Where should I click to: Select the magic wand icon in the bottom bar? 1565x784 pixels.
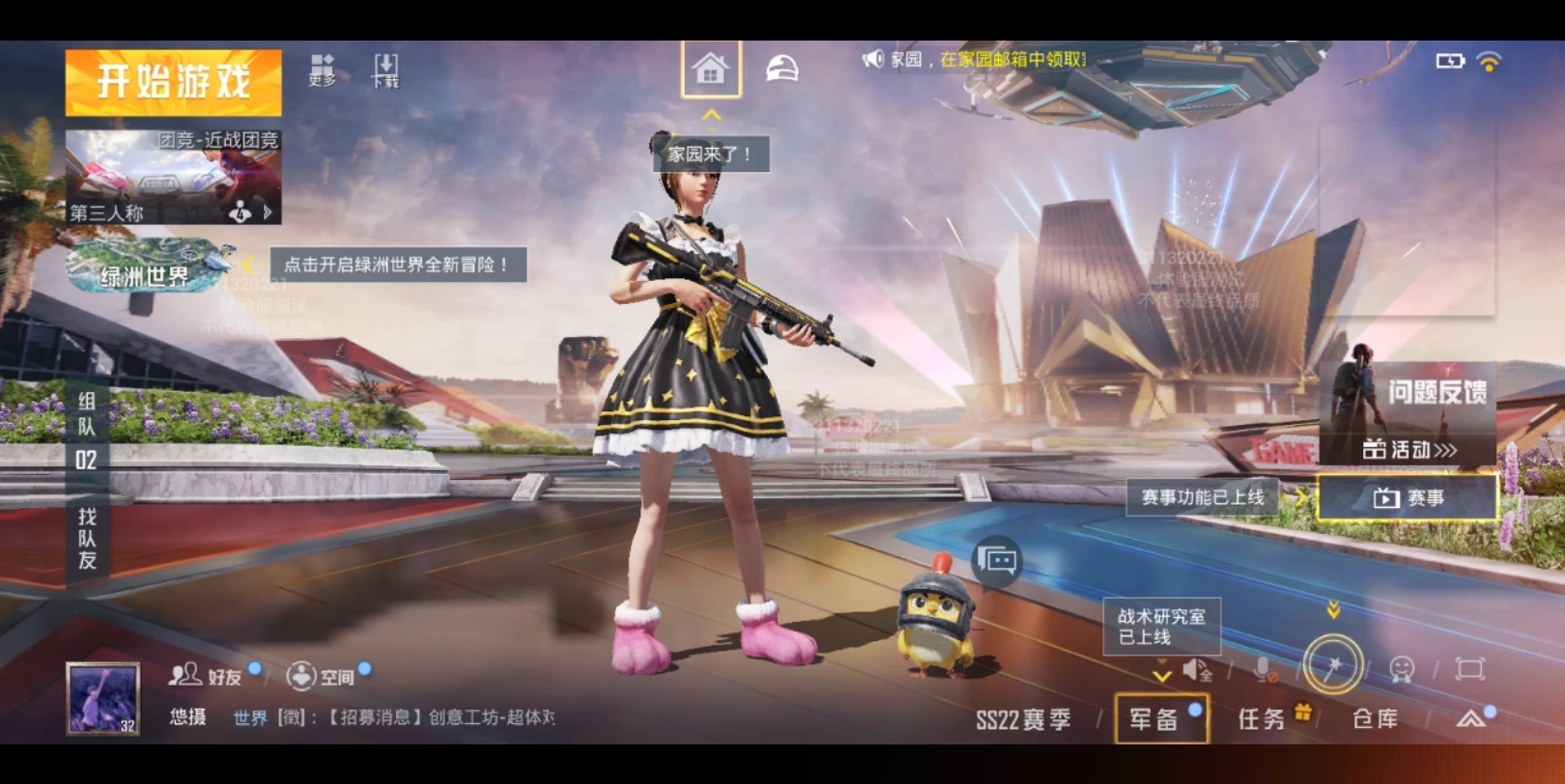pyautogui.click(x=1333, y=665)
